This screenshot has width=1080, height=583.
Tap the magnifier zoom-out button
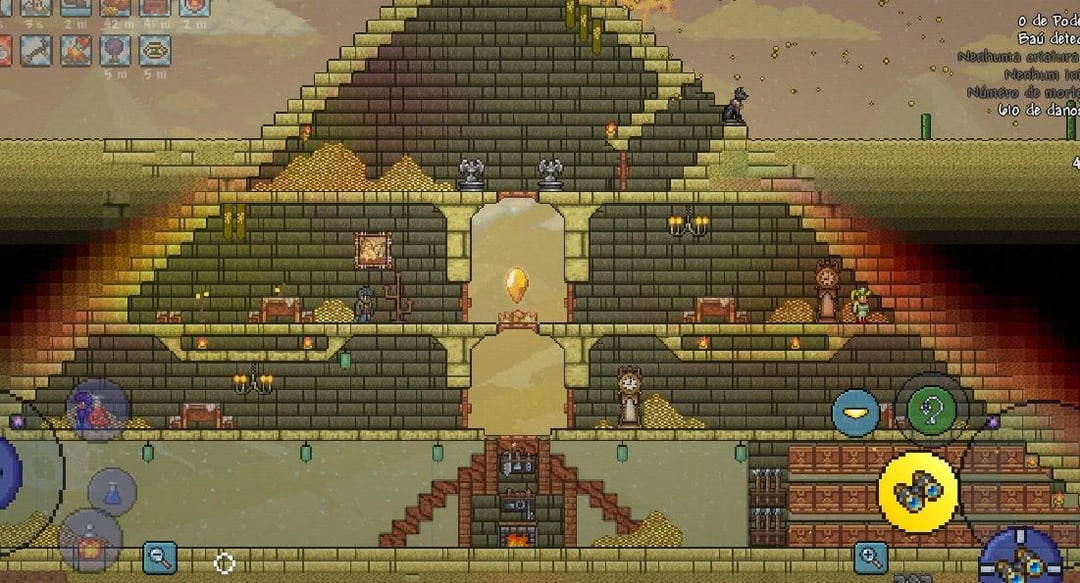(x=159, y=557)
